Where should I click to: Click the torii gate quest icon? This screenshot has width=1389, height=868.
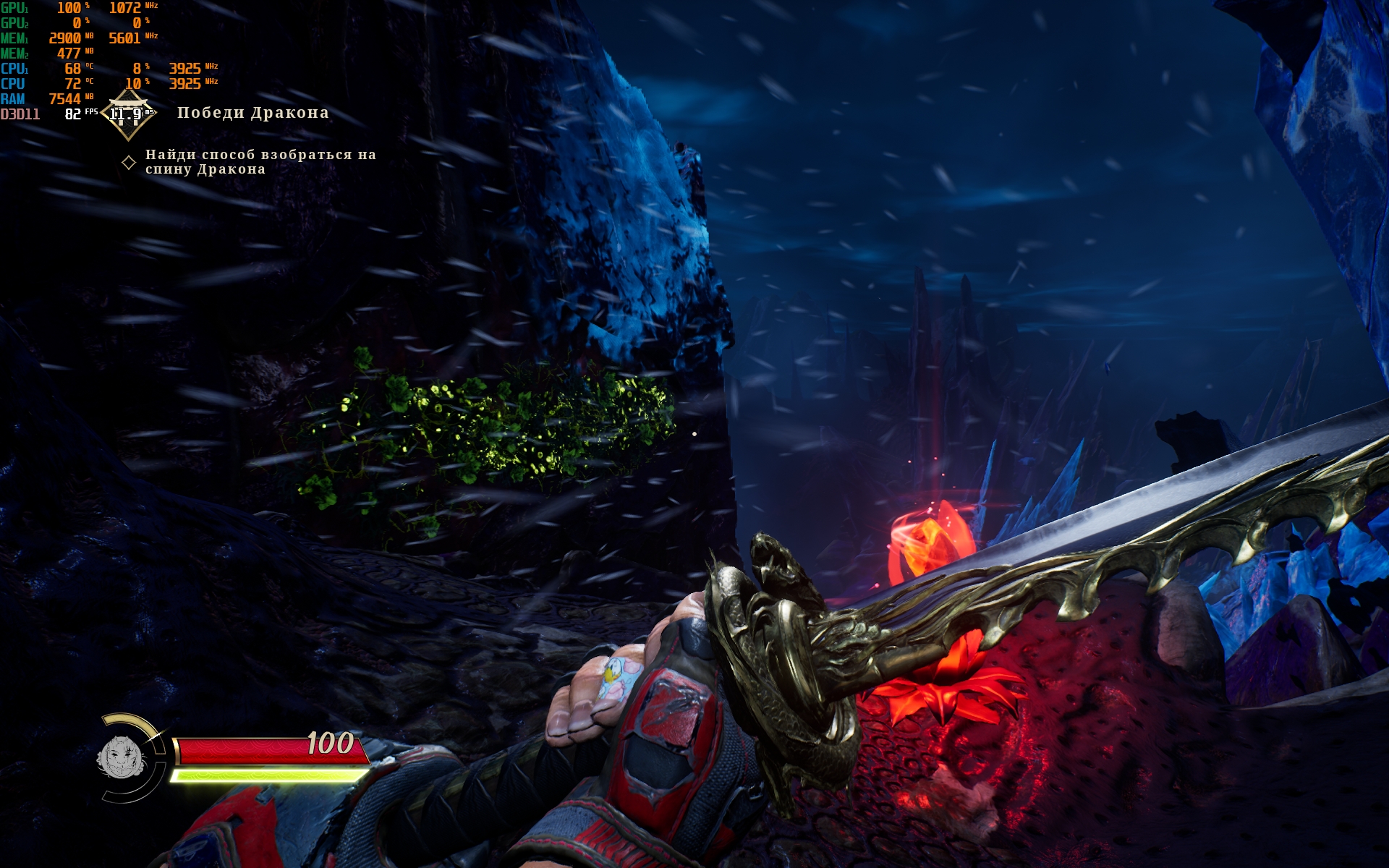tap(128, 114)
